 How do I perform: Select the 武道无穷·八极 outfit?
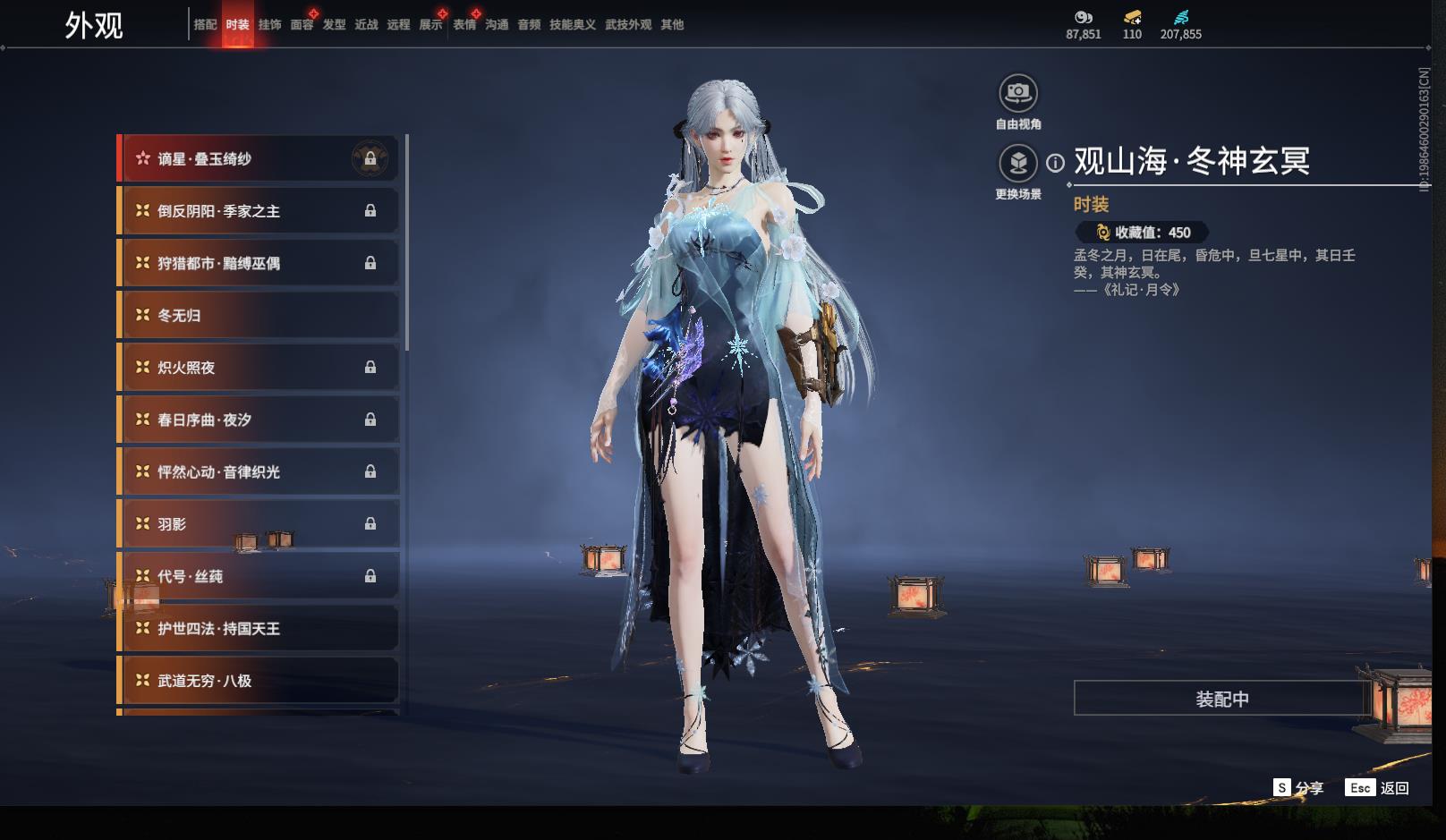(x=258, y=681)
